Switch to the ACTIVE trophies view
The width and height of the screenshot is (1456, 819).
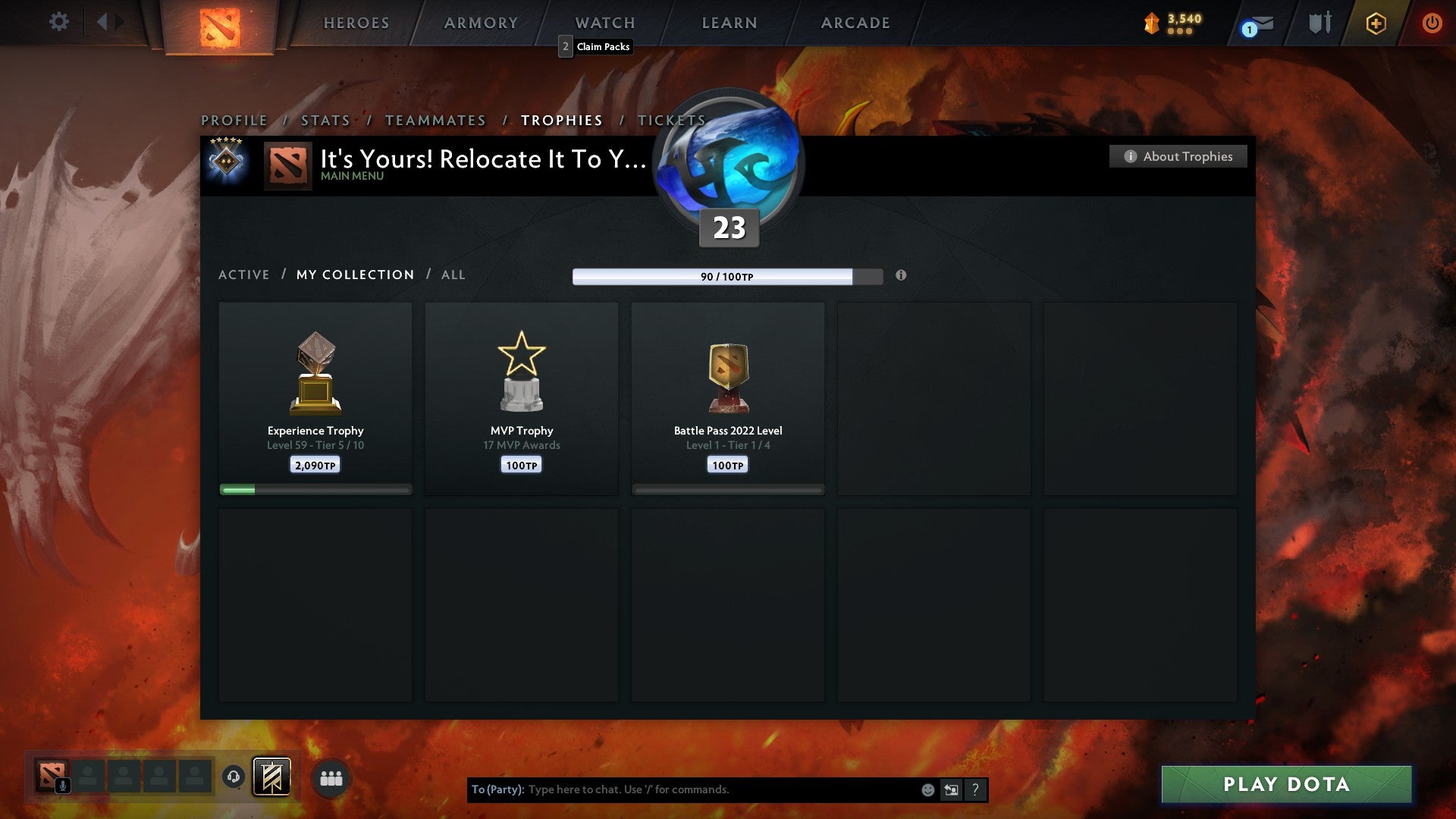pos(243,275)
